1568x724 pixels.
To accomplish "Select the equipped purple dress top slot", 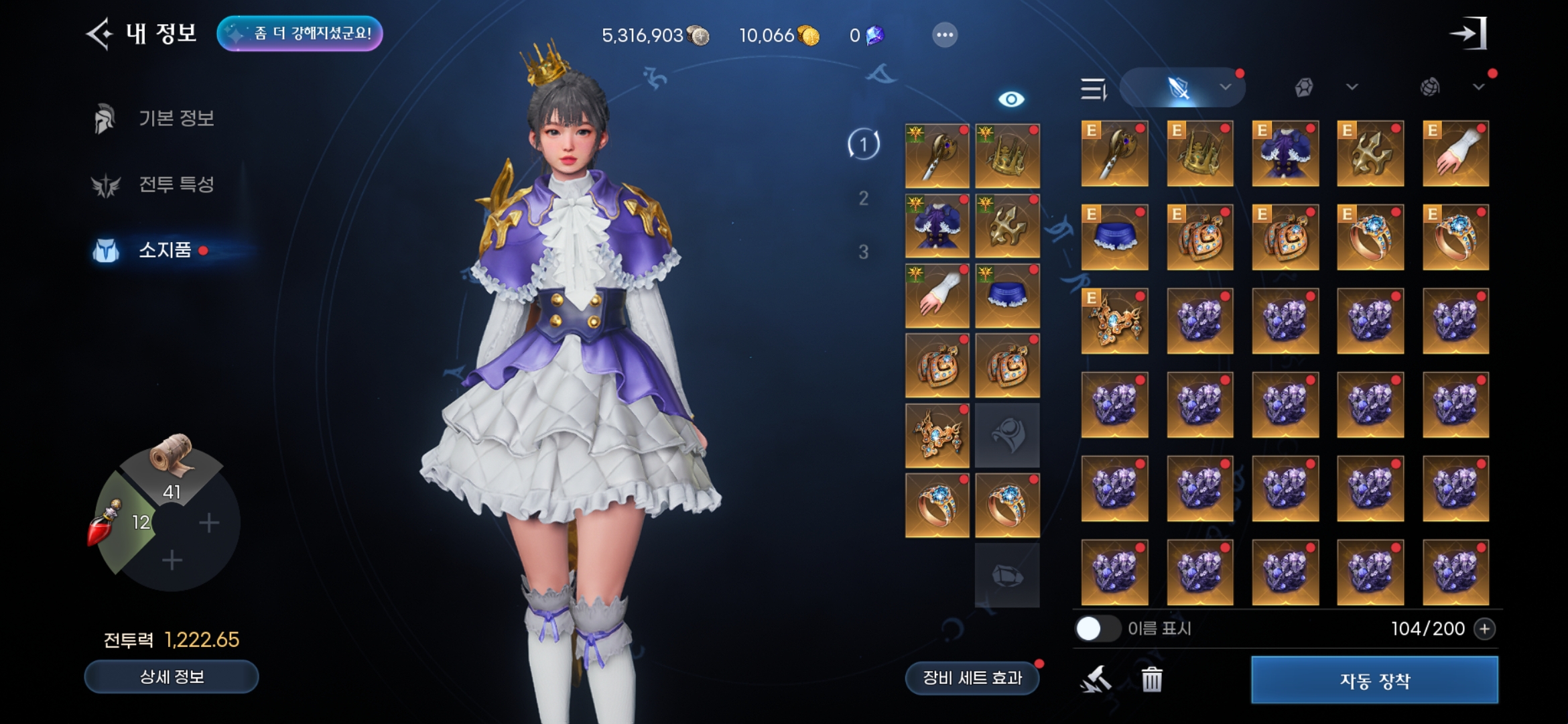I will coord(937,226).
